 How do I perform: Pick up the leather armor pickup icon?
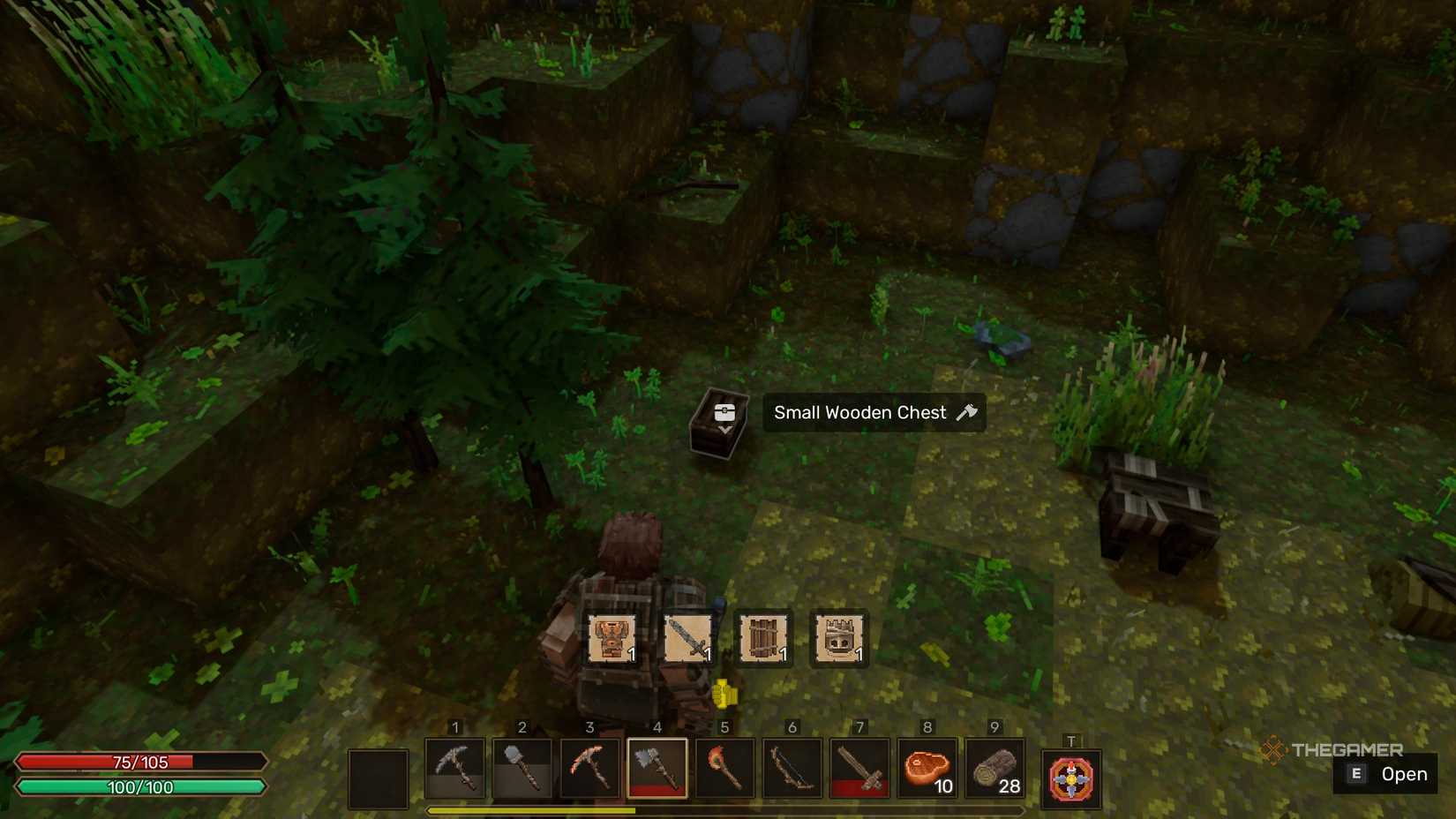[612, 637]
